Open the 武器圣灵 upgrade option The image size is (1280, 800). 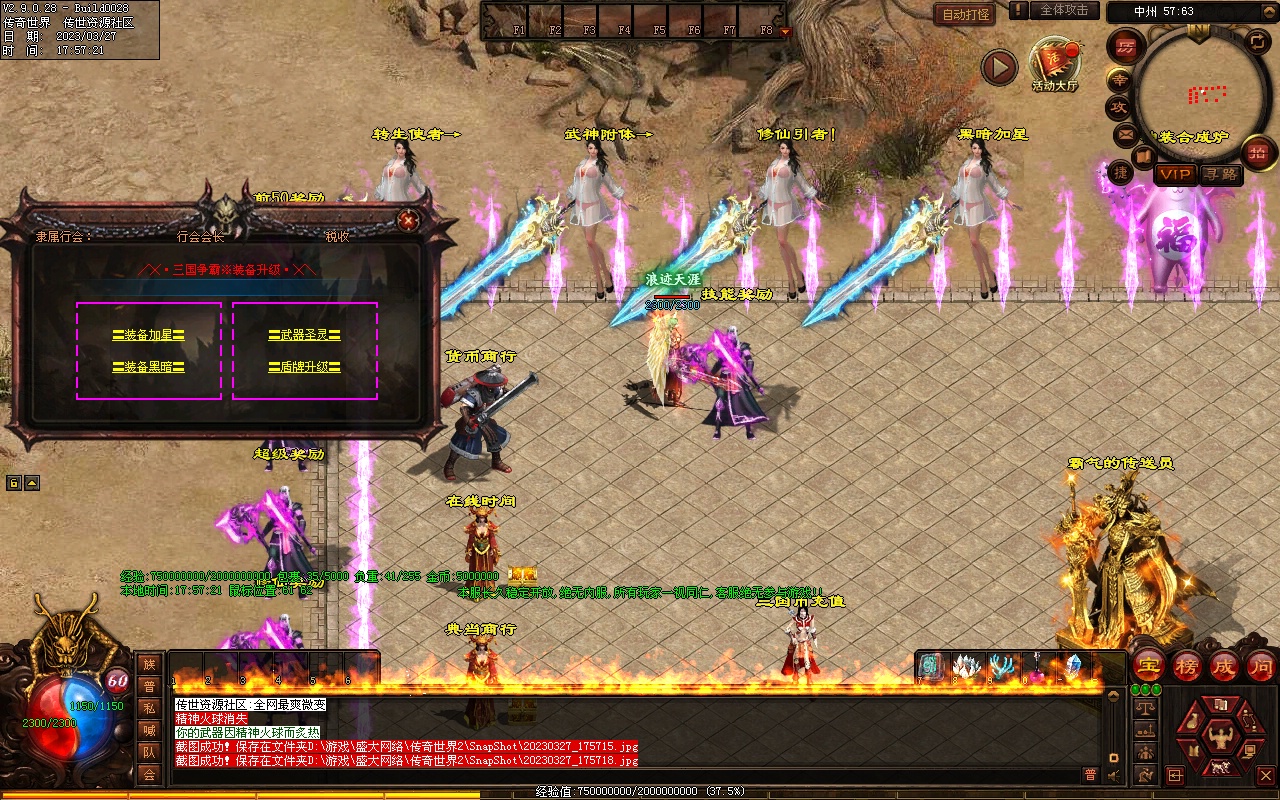point(304,335)
